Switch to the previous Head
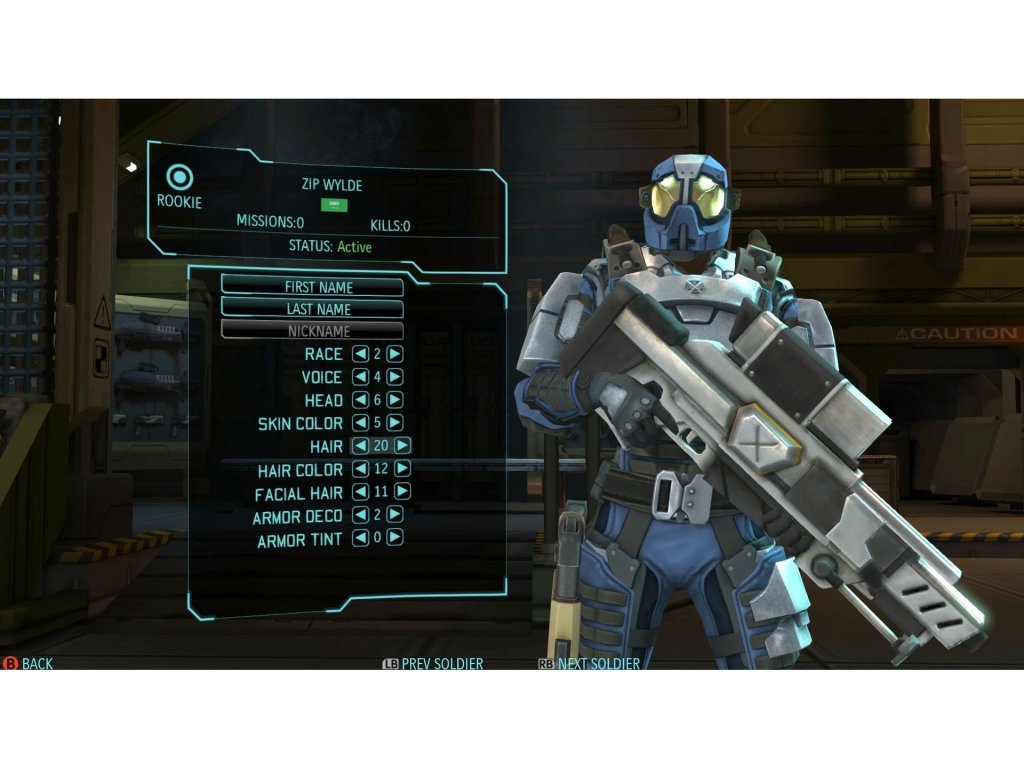 pos(360,400)
